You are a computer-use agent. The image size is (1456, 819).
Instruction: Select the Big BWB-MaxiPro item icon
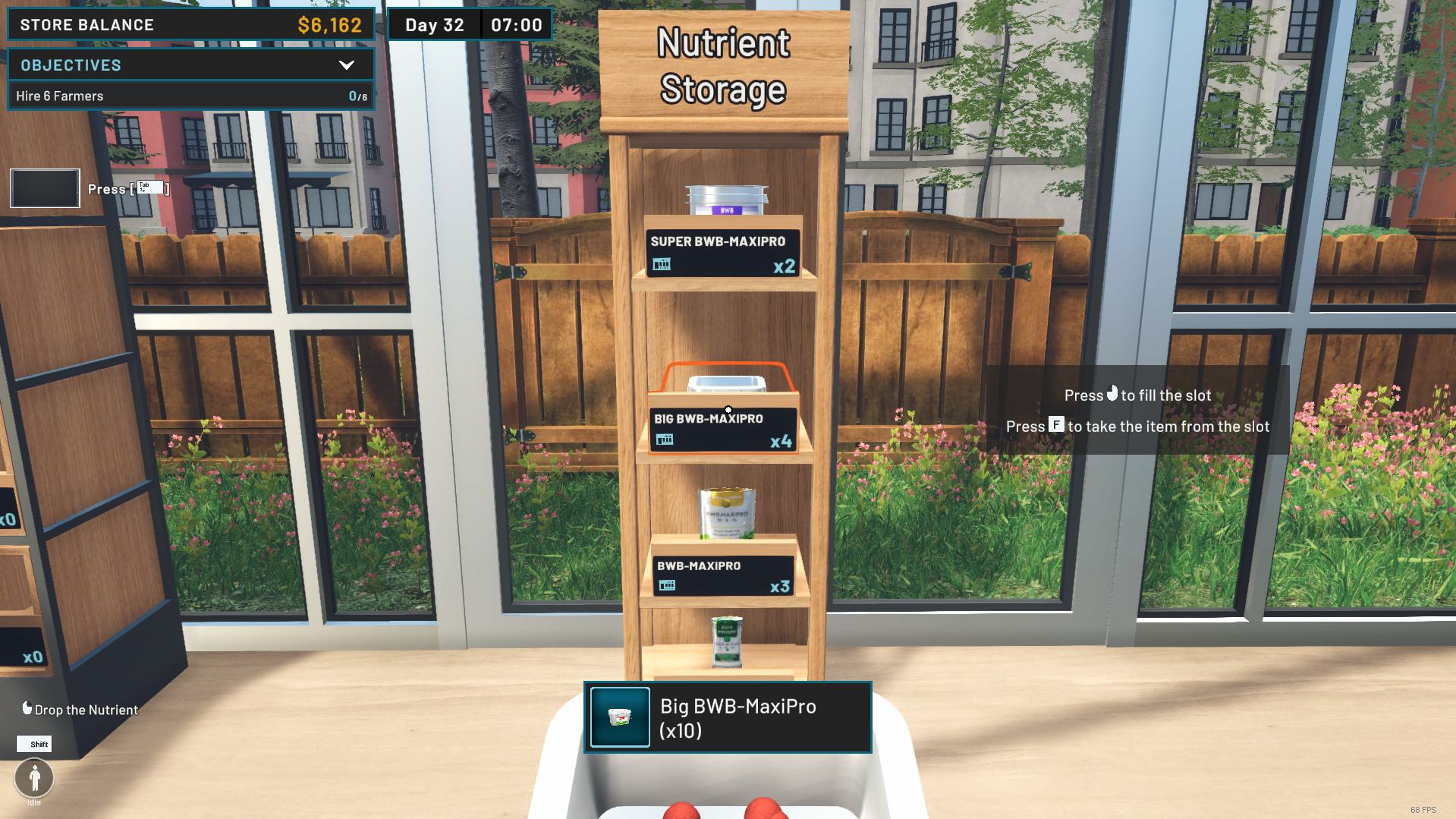coord(619,717)
